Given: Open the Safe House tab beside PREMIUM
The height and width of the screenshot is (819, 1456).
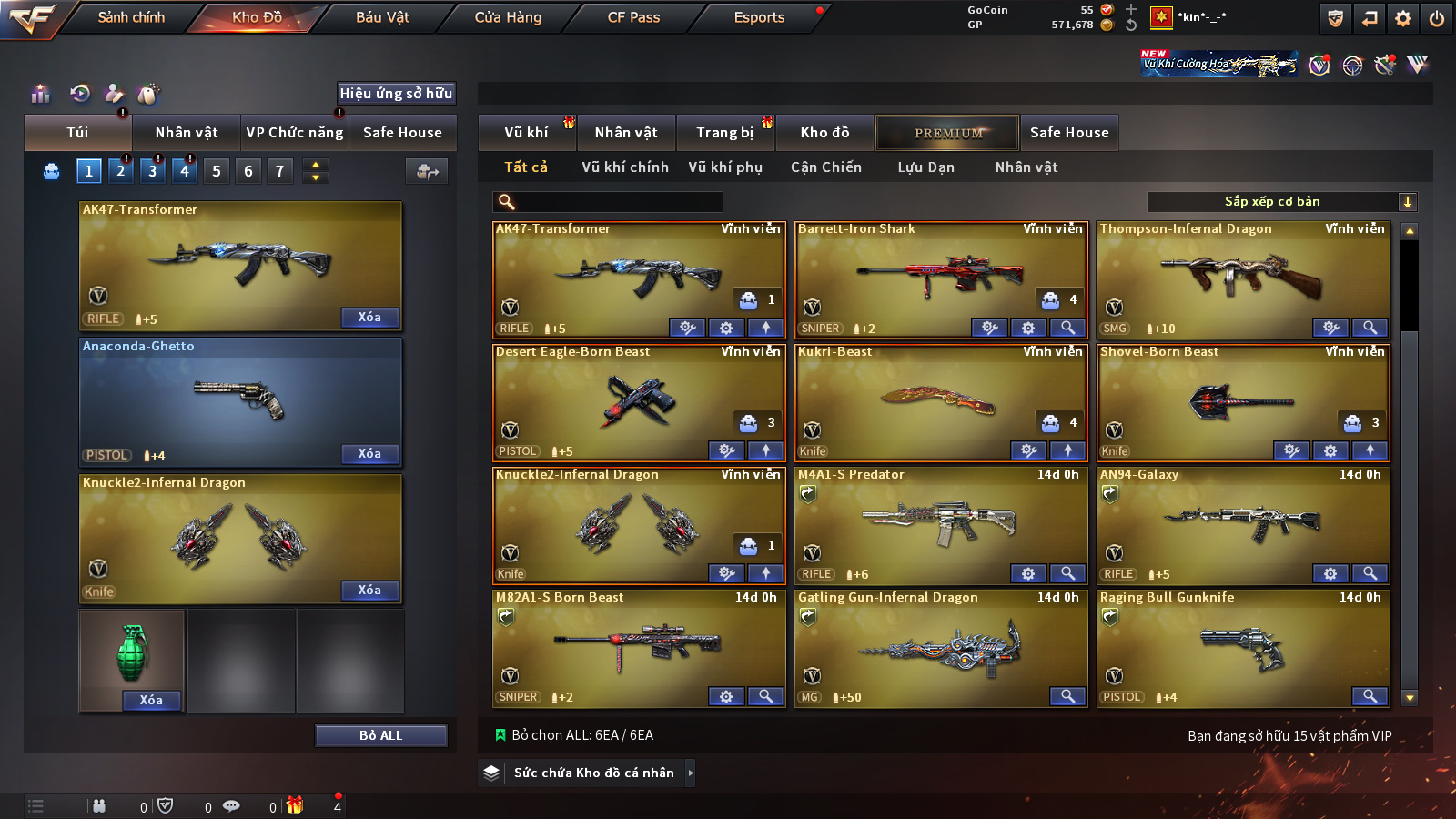Looking at the screenshot, I should click(x=1069, y=133).
